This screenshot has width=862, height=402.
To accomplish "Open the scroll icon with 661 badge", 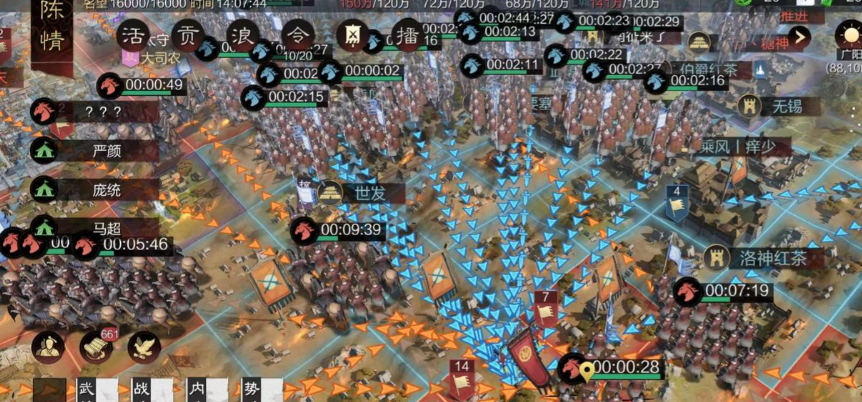I will tap(96, 347).
